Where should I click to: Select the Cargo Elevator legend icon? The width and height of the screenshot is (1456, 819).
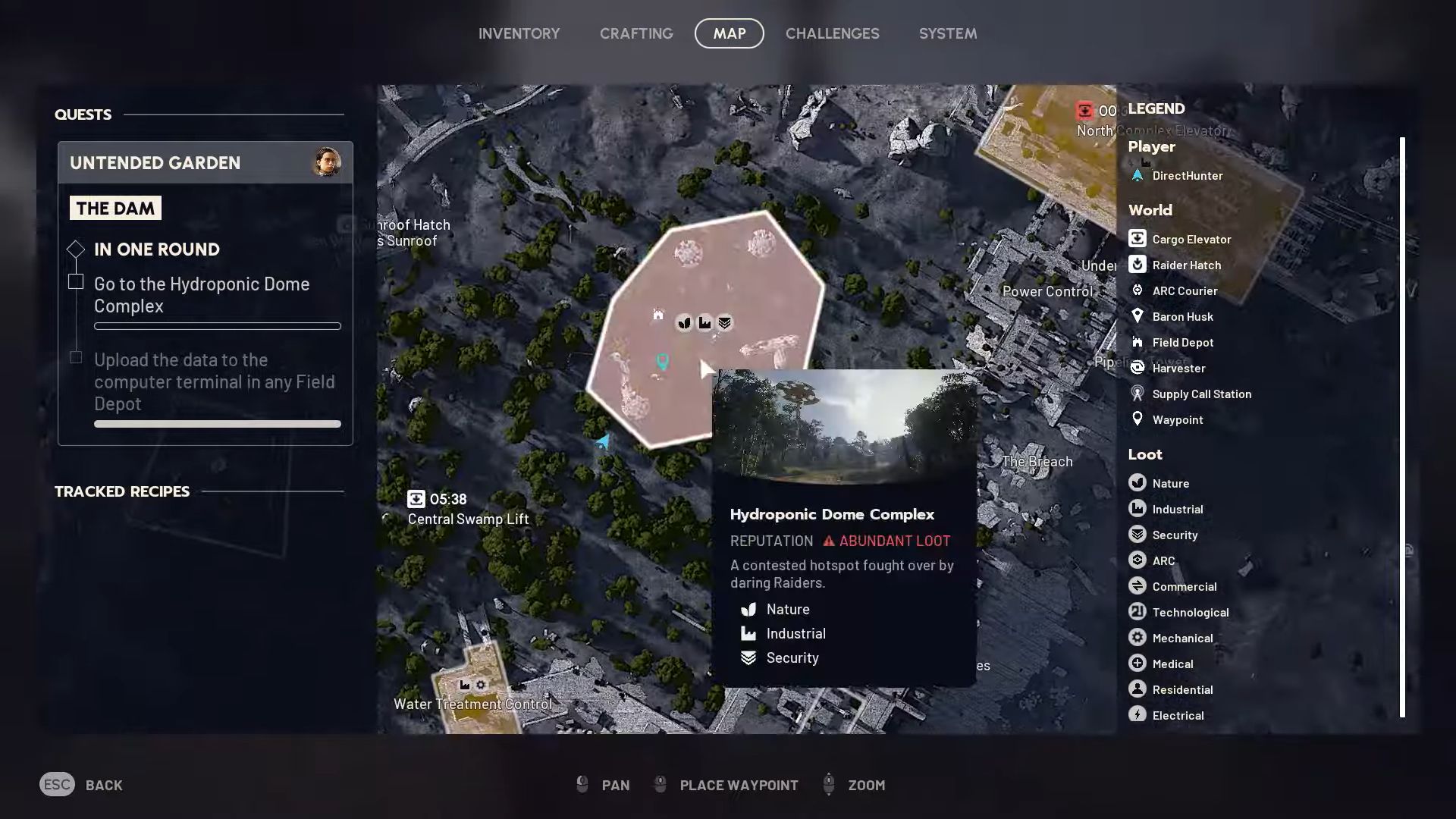1137,239
